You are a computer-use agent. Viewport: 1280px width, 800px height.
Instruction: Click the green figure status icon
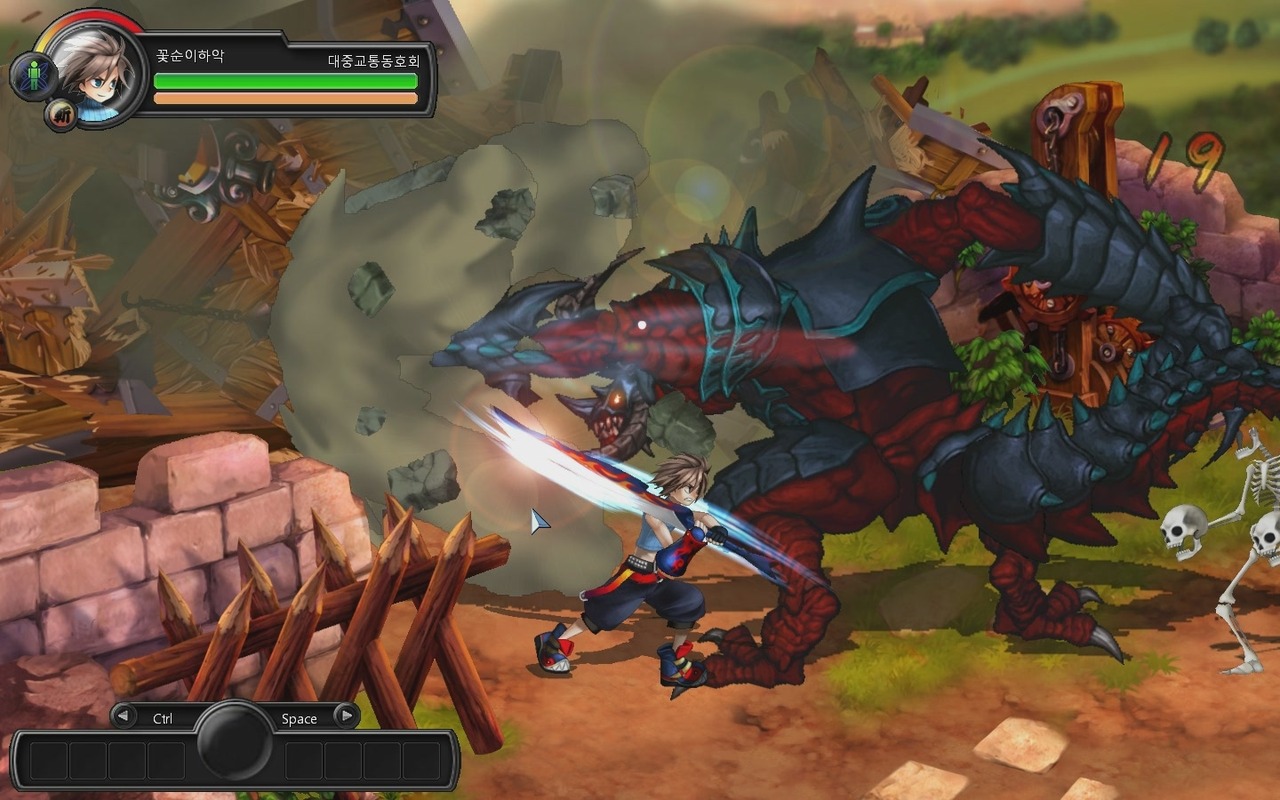coord(33,77)
